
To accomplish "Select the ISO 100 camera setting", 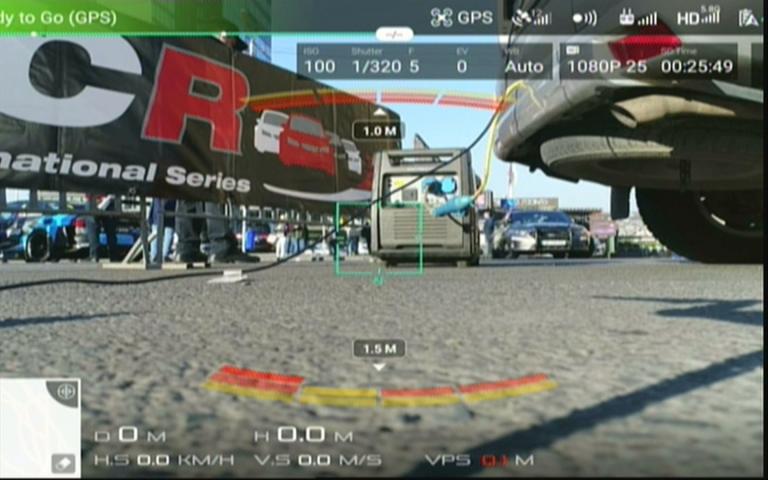I will click(320, 61).
